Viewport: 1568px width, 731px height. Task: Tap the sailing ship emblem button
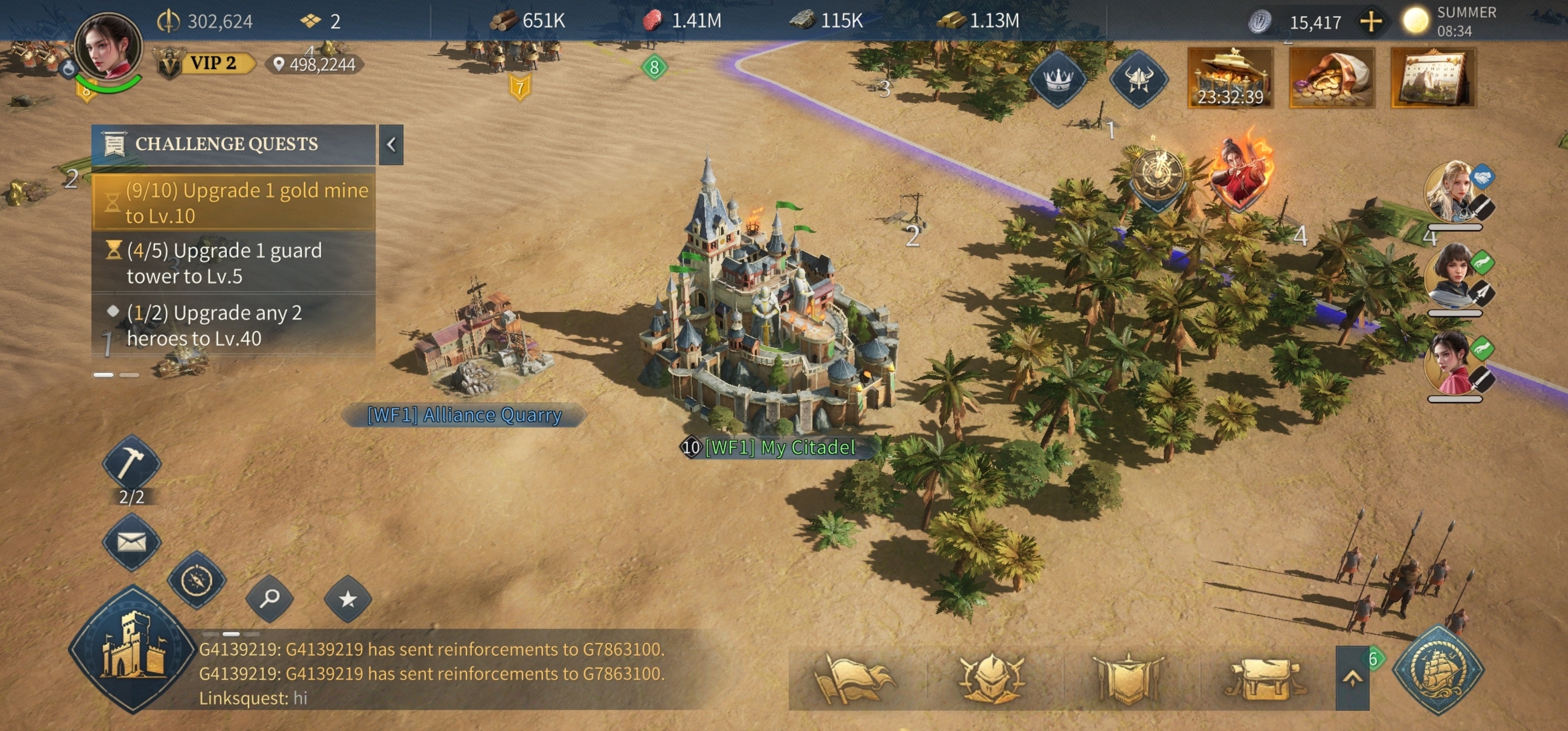pos(1439,670)
